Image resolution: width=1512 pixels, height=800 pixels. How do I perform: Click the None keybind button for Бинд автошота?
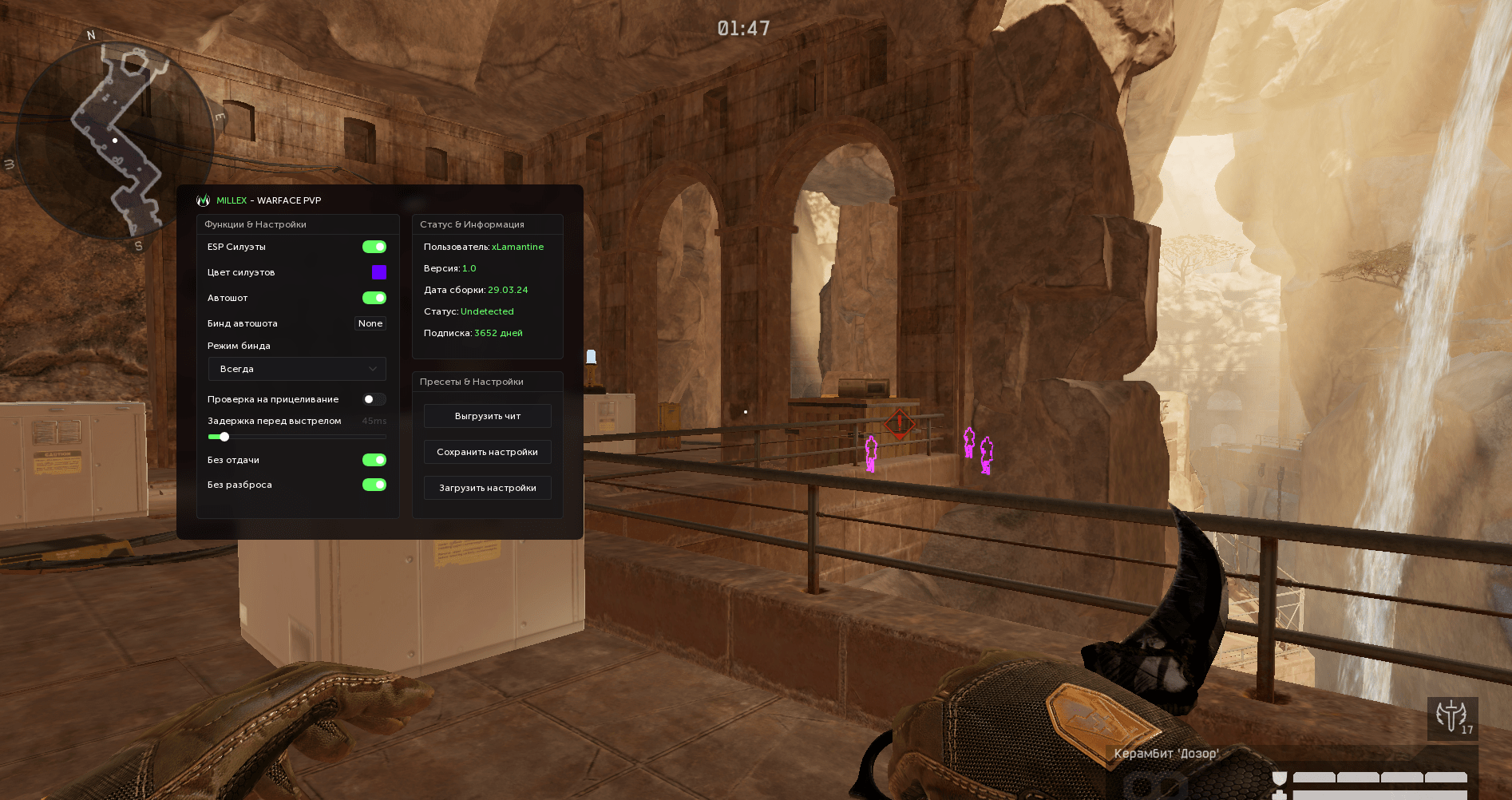370,323
